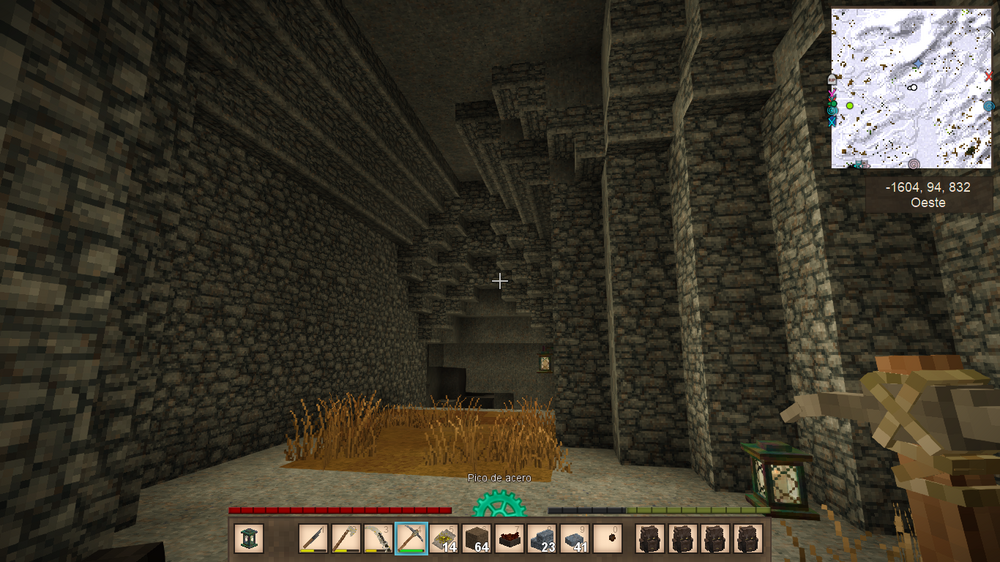The width and height of the screenshot is (1000, 562).
Task: Pick the dark block stack of 64
Action: (x=476, y=538)
